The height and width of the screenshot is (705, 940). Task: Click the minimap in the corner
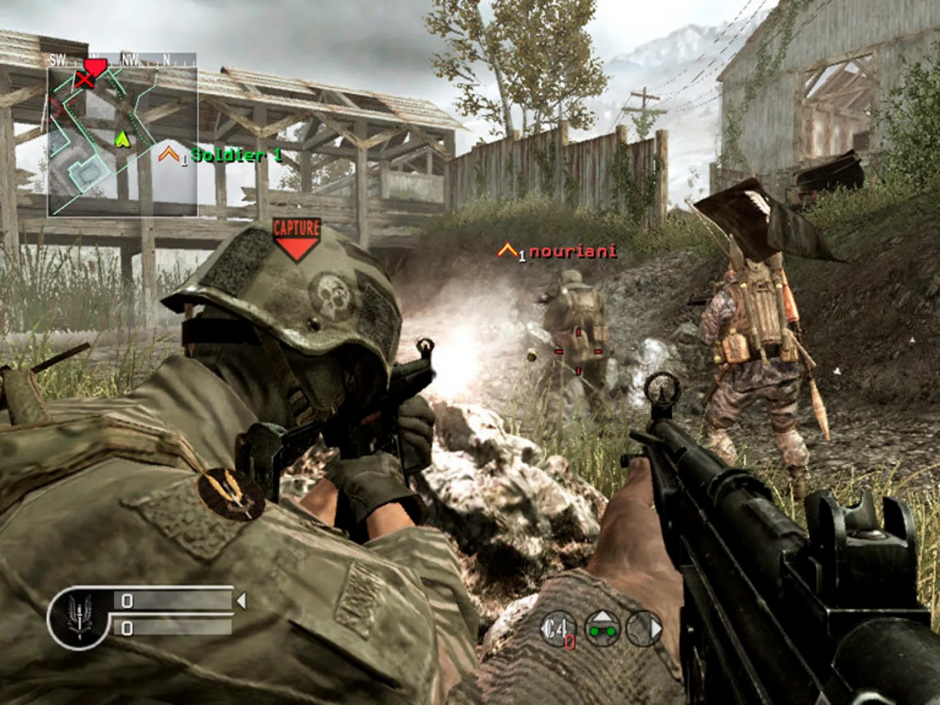(122, 140)
